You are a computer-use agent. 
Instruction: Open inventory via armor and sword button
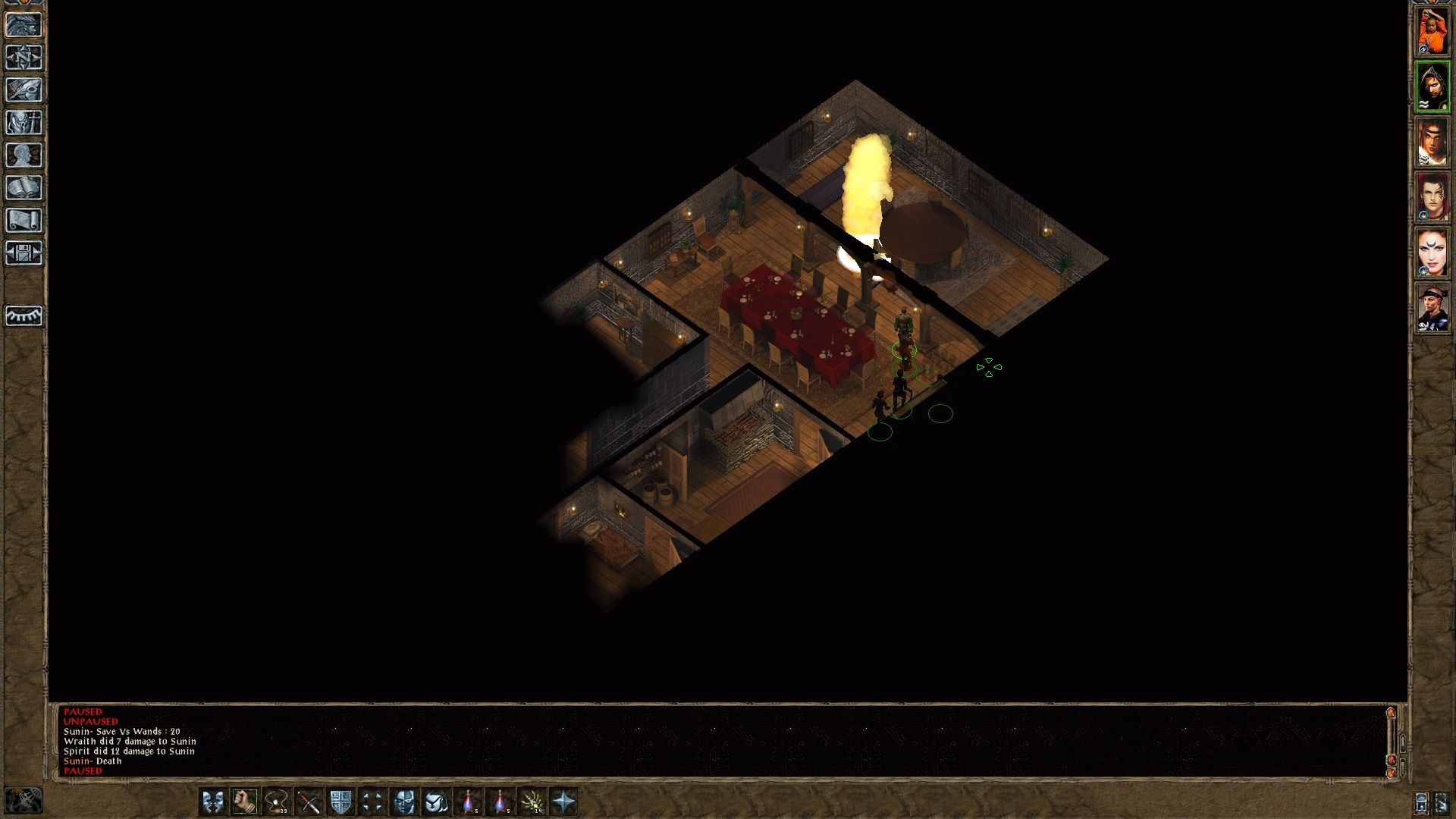coord(24,123)
